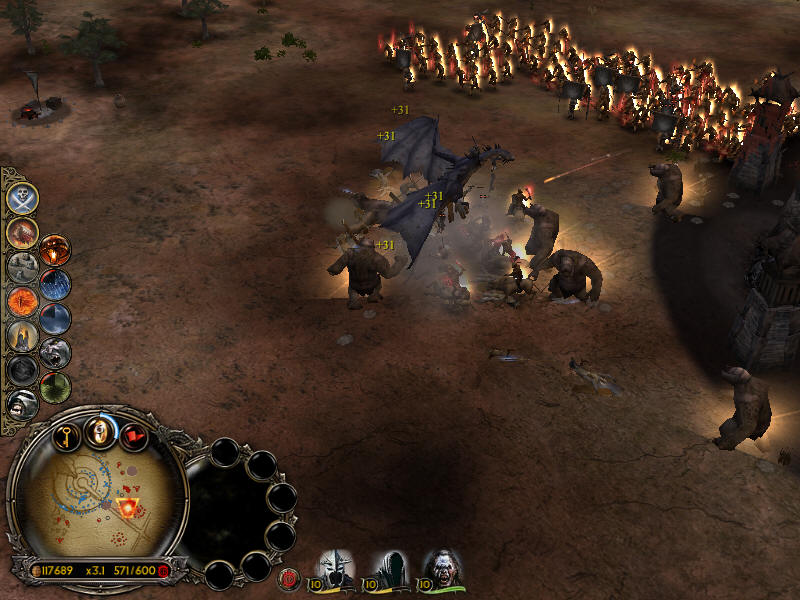Select the dark tower power icon
The image size is (800, 600).
point(55,318)
